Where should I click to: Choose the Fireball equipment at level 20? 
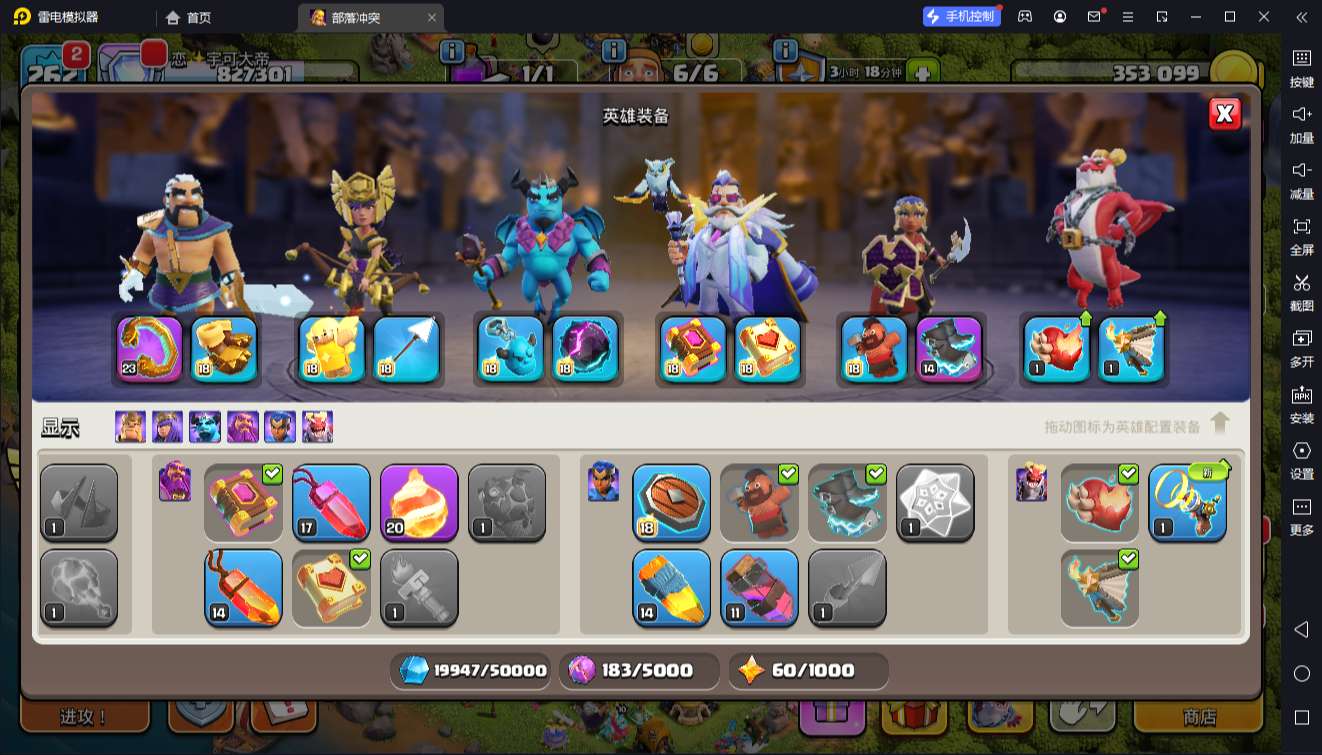pos(419,503)
